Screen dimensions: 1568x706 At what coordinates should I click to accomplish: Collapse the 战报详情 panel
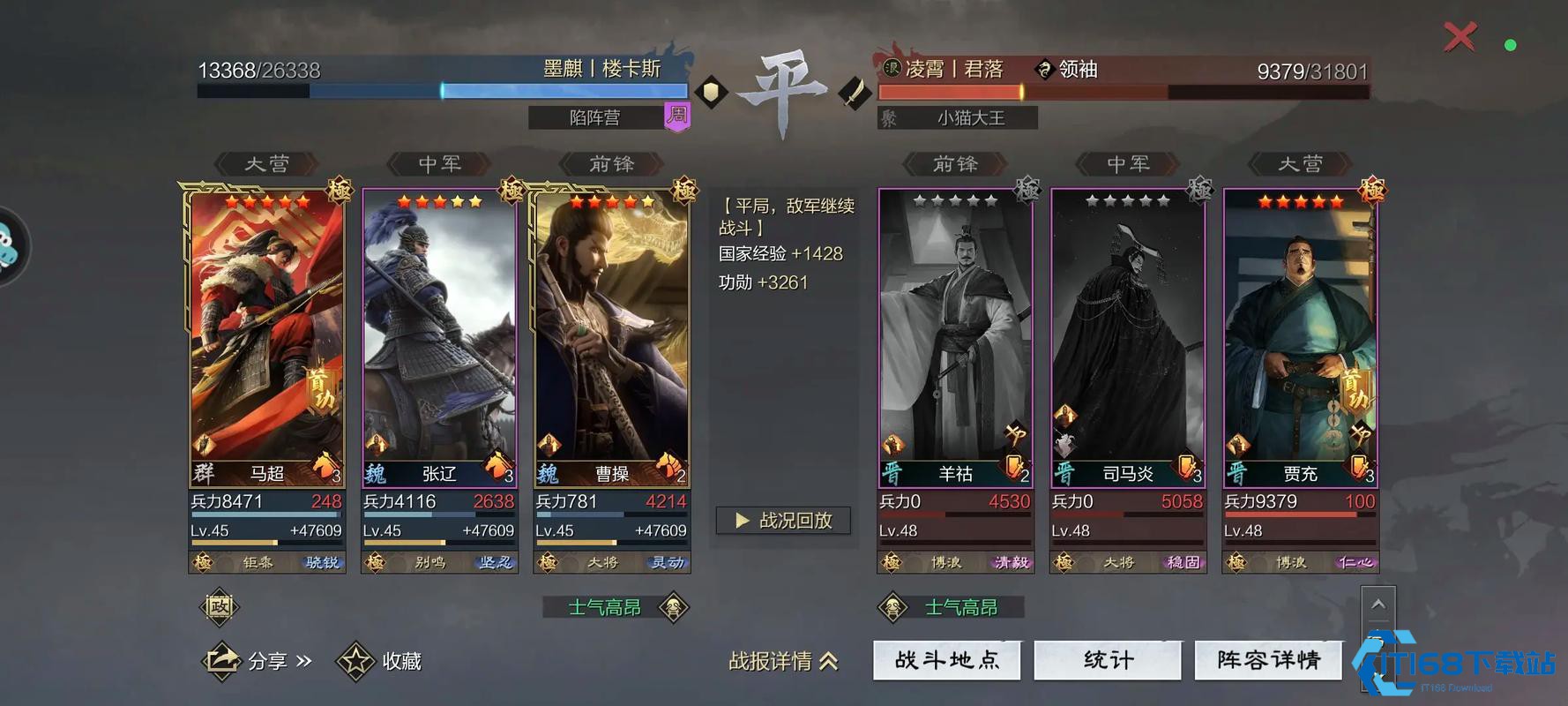pos(784,662)
